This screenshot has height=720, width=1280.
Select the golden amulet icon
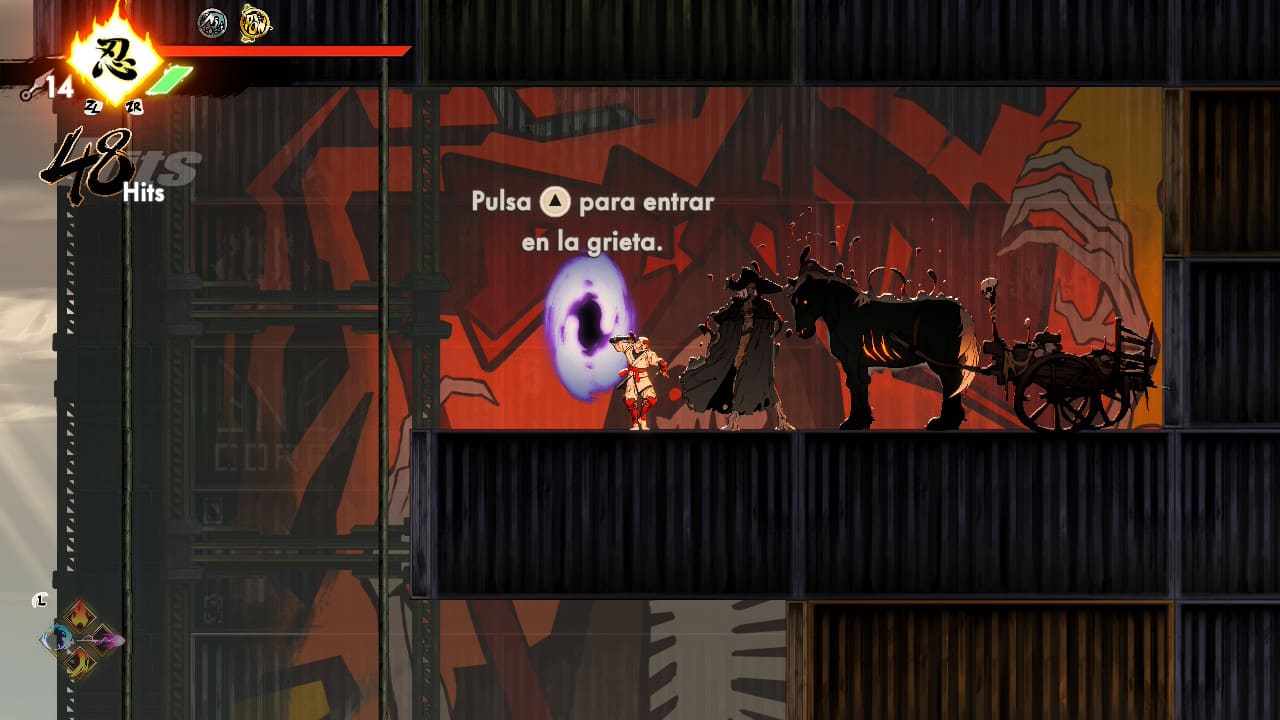[x=255, y=23]
